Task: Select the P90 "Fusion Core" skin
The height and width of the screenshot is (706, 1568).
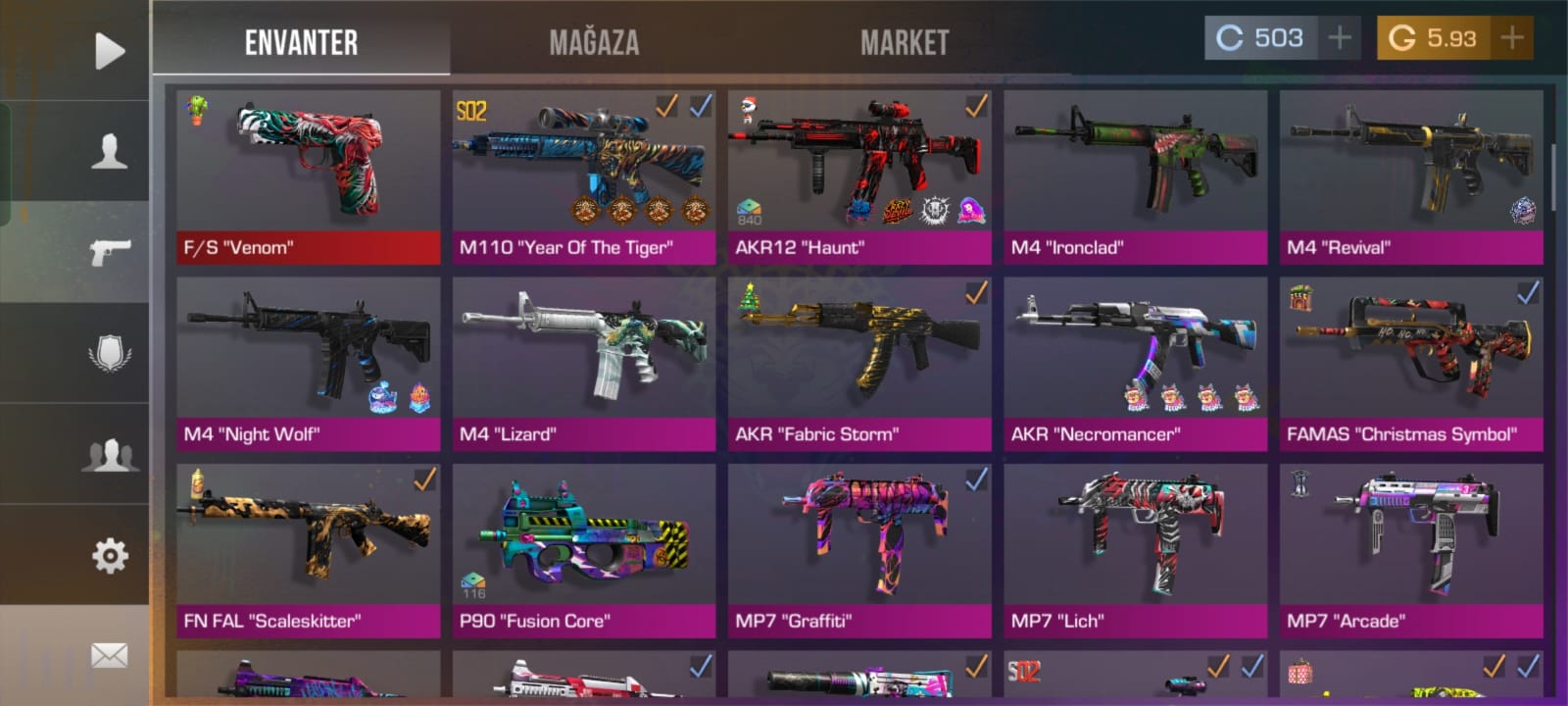Action: [x=584, y=550]
